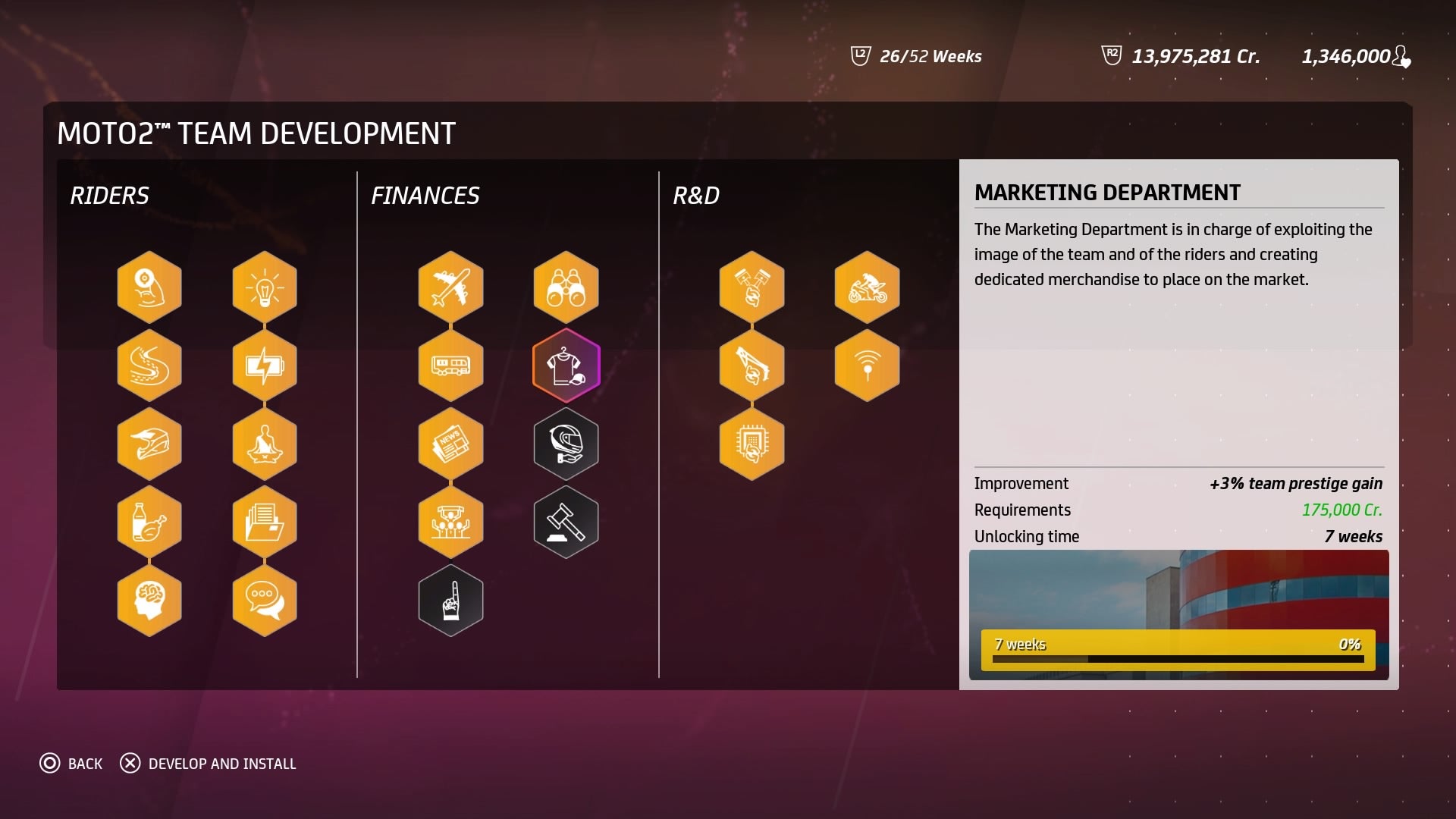Pick the microchip electronics R&D upgrade

[752, 444]
